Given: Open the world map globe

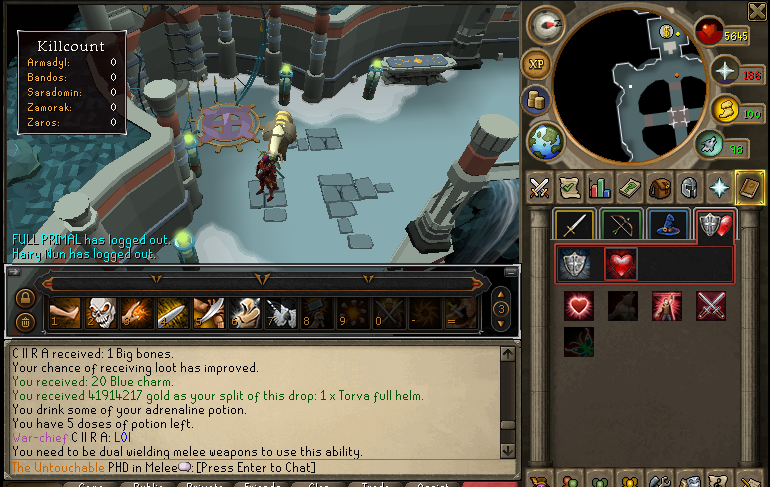Looking at the screenshot, I should point(545,141).
